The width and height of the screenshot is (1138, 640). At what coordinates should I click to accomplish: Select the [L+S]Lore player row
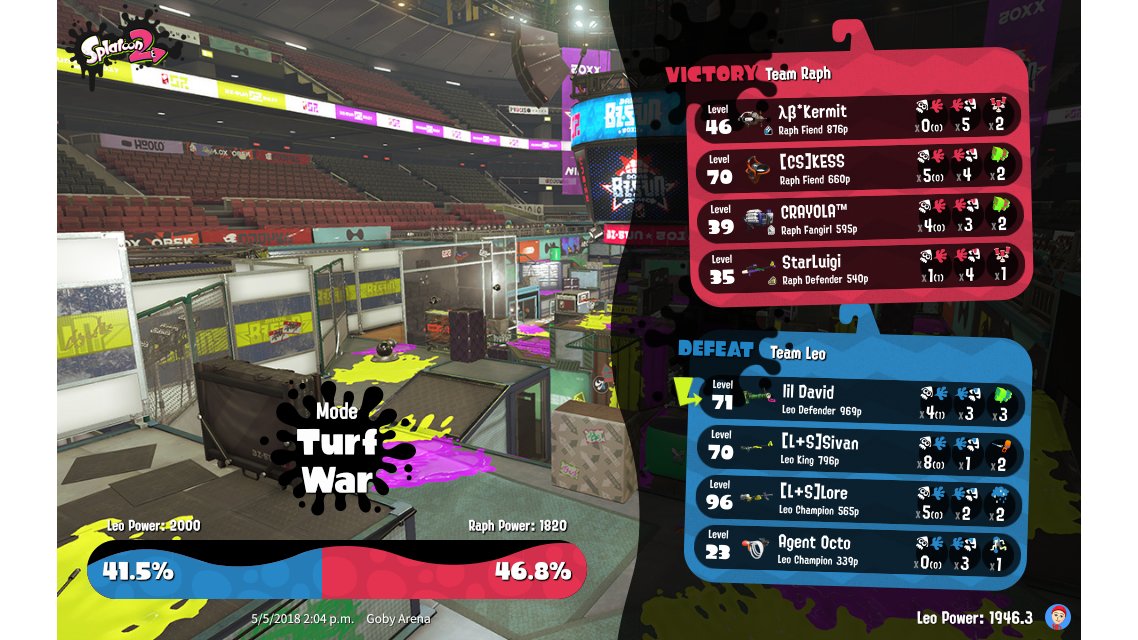coord(860,498)
